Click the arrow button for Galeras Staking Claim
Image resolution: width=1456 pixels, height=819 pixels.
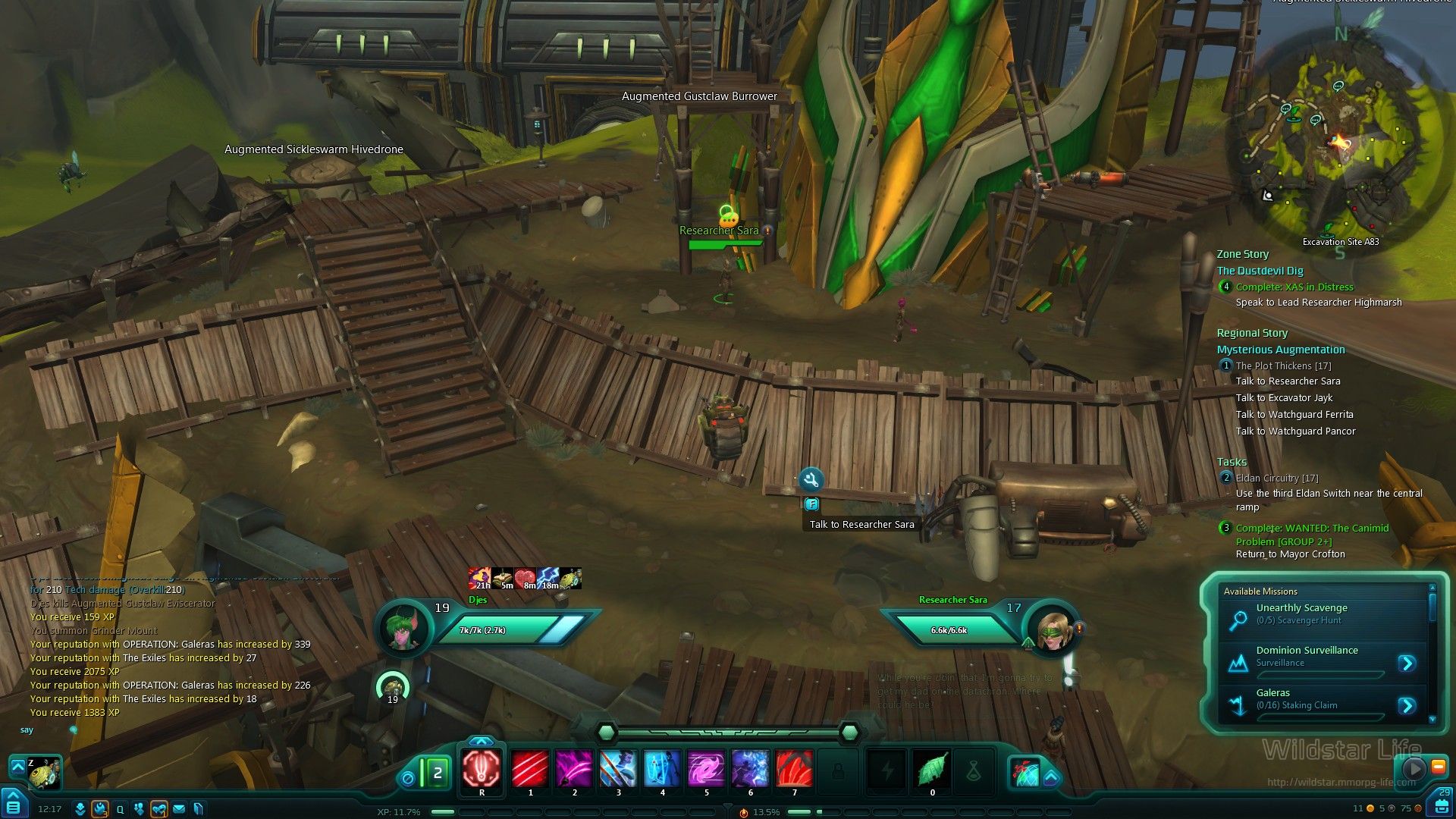(1407, 706)
